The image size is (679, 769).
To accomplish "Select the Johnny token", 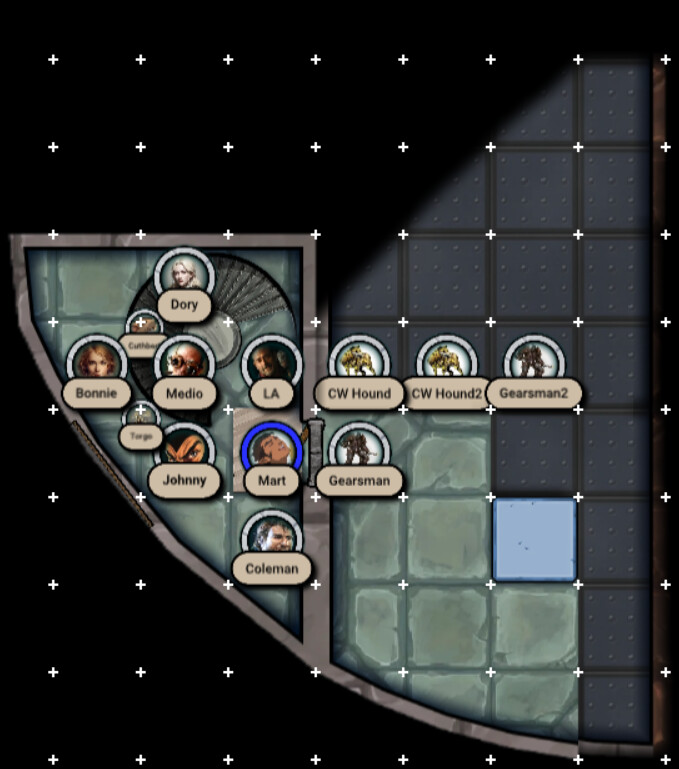I will pyautogui.click(x=184, y=449).
